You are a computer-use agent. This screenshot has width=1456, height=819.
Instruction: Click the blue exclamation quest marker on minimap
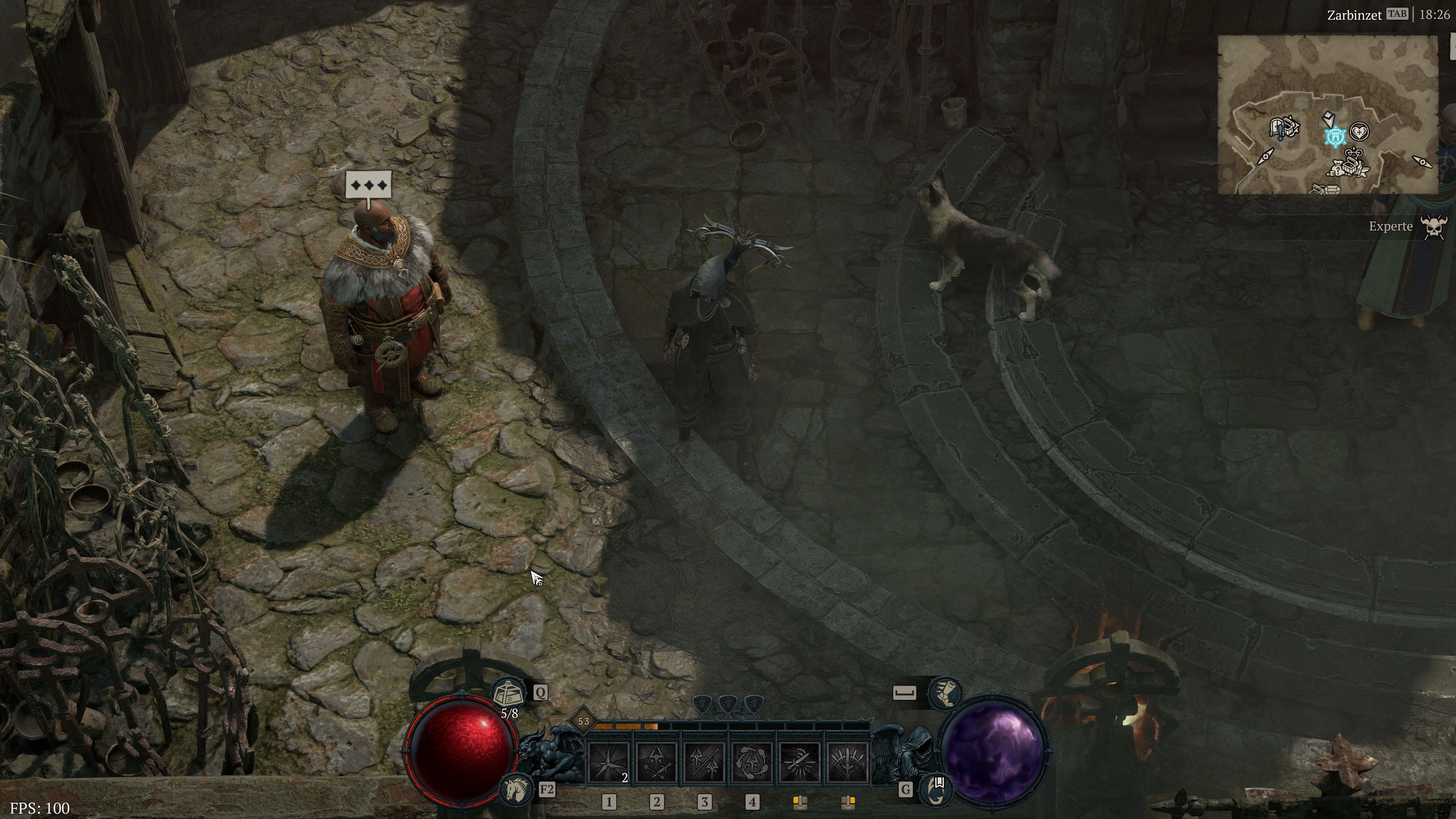pyautogui.click(x=1280, y=132)
